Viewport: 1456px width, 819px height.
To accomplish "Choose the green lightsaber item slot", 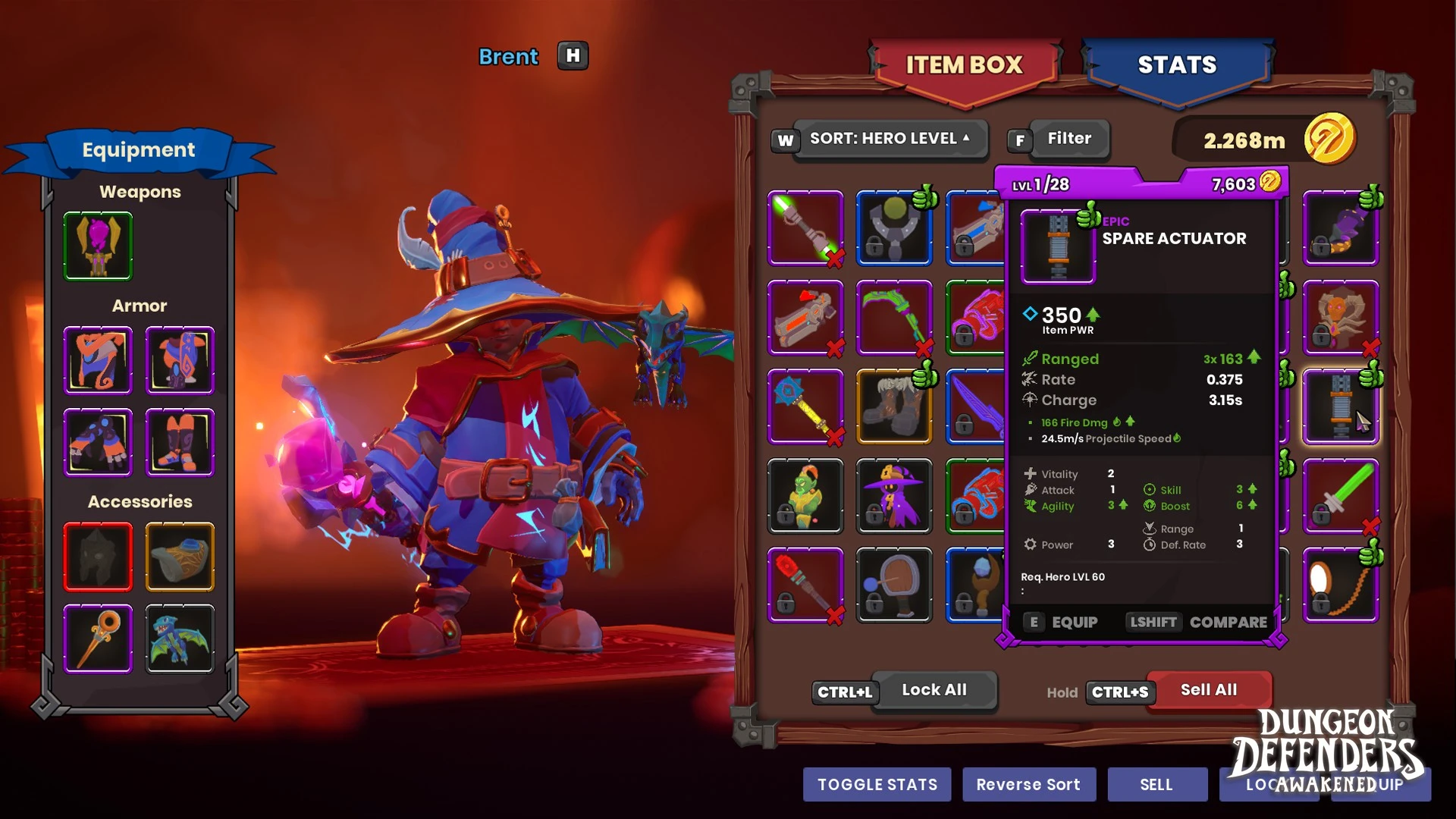I will point(805,227).
